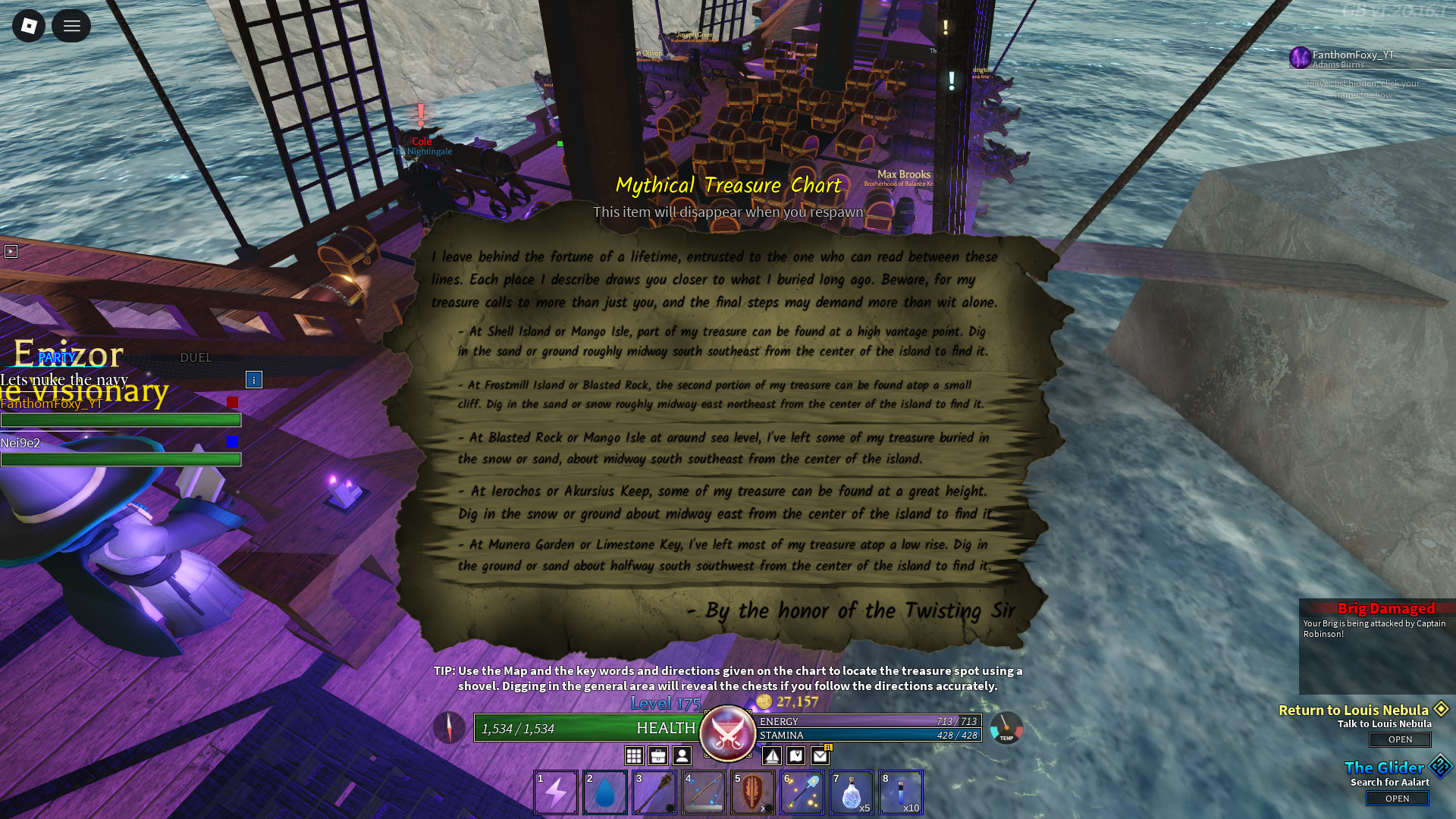Equip the sparkling staff in slot 4
Viewport: 1456px width, 819px height.
(x=704, y=792)
